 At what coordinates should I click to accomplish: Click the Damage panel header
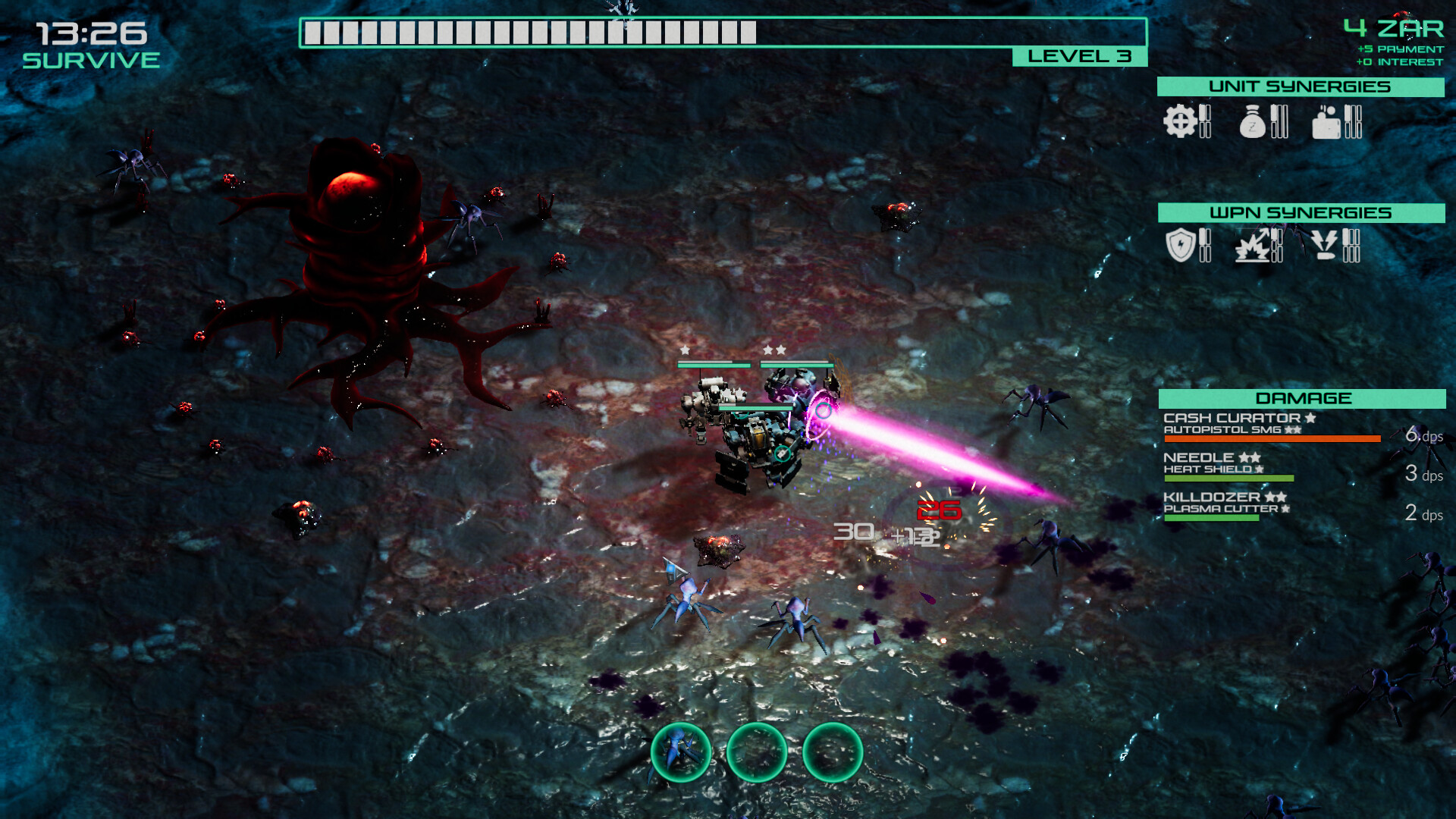pos(1302,398)
